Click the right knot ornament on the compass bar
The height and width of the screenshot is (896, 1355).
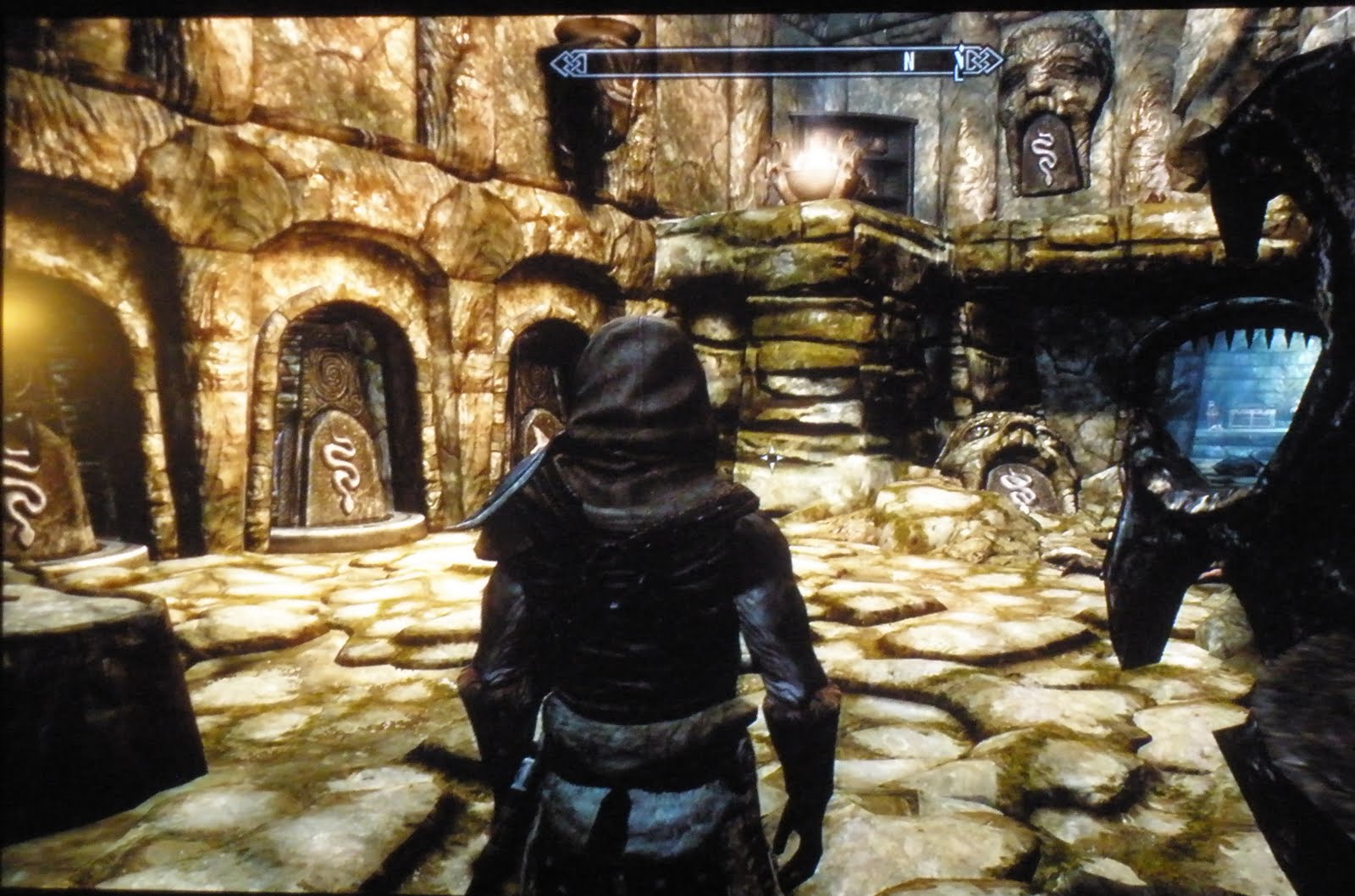tap(981, 61)
